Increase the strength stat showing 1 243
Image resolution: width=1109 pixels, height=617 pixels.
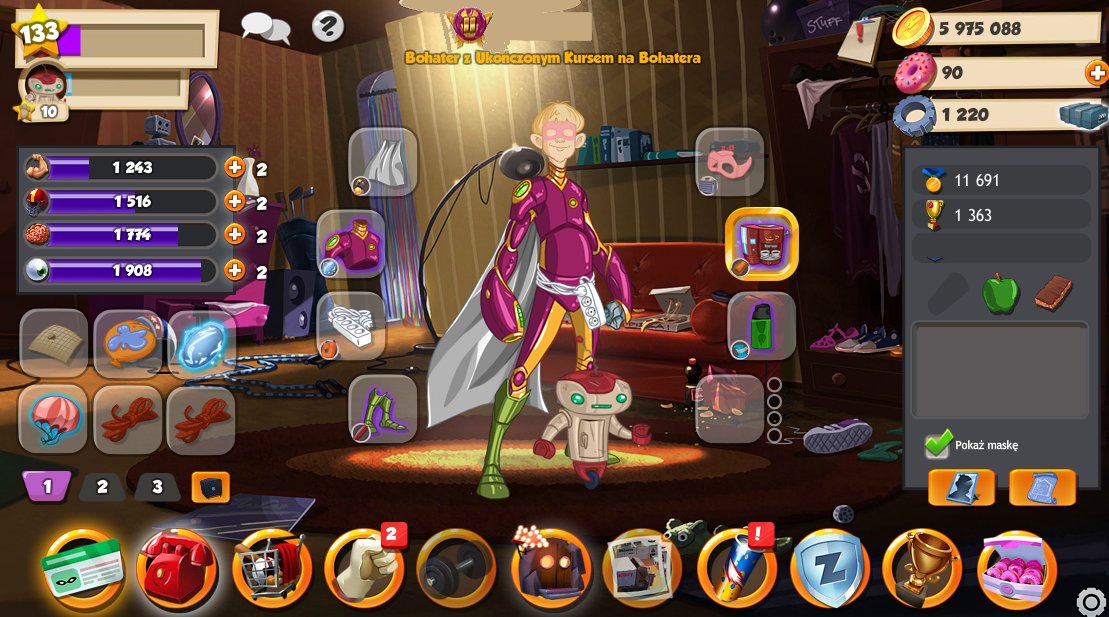coord(234,167)
